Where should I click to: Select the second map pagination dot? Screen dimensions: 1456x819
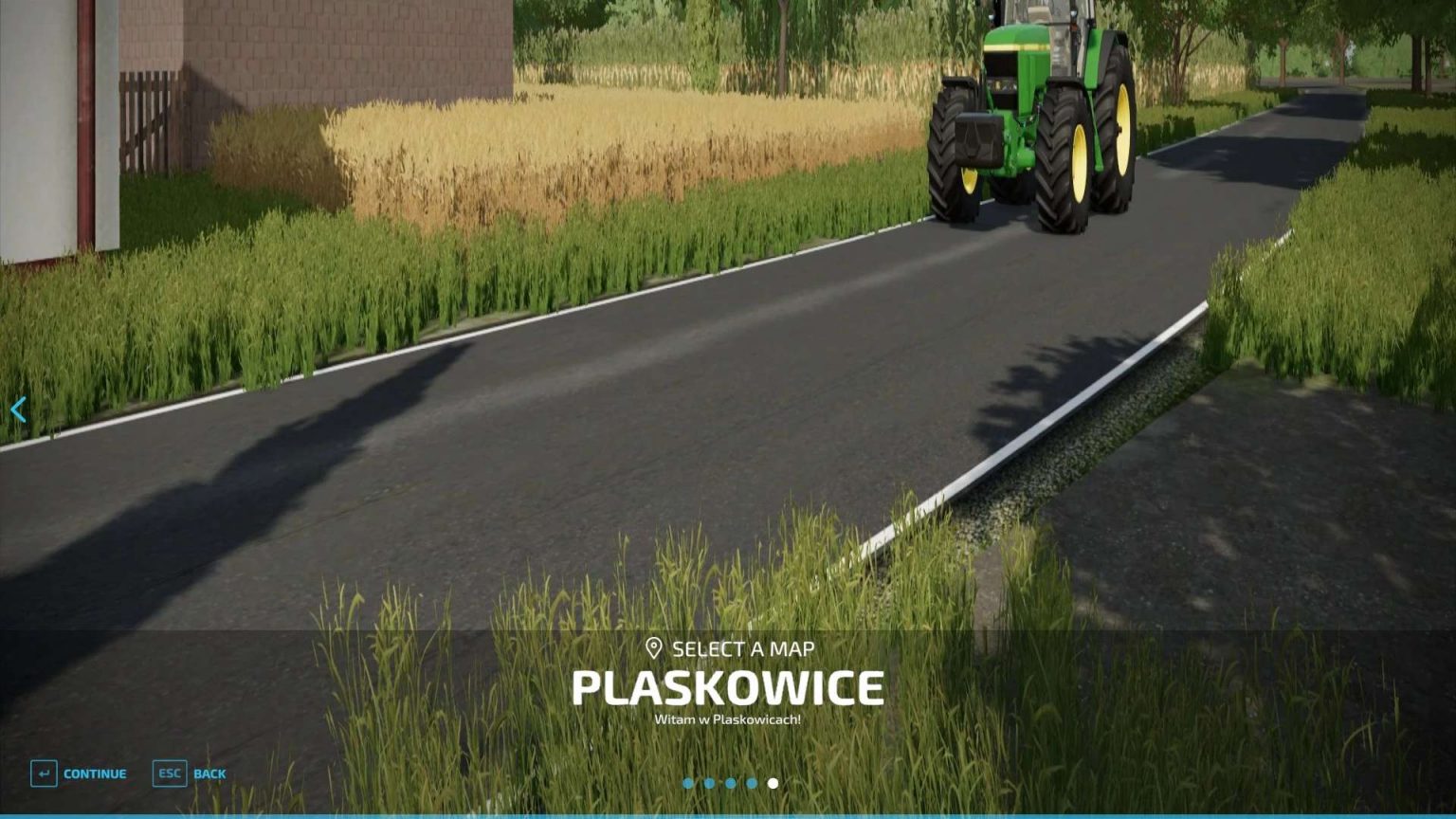point(711,783)
